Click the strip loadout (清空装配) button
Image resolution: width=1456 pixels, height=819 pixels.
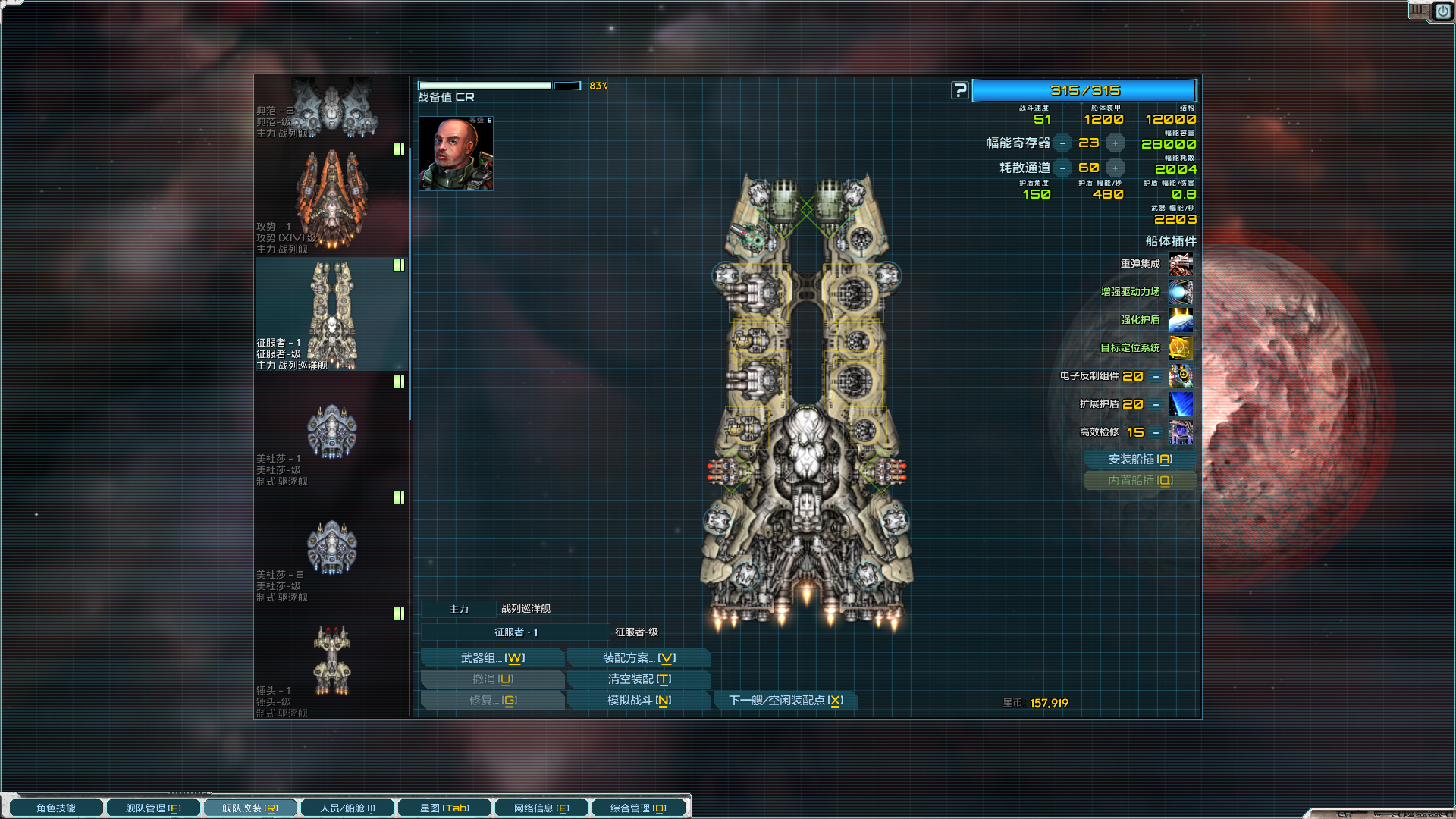pos(639,679)
